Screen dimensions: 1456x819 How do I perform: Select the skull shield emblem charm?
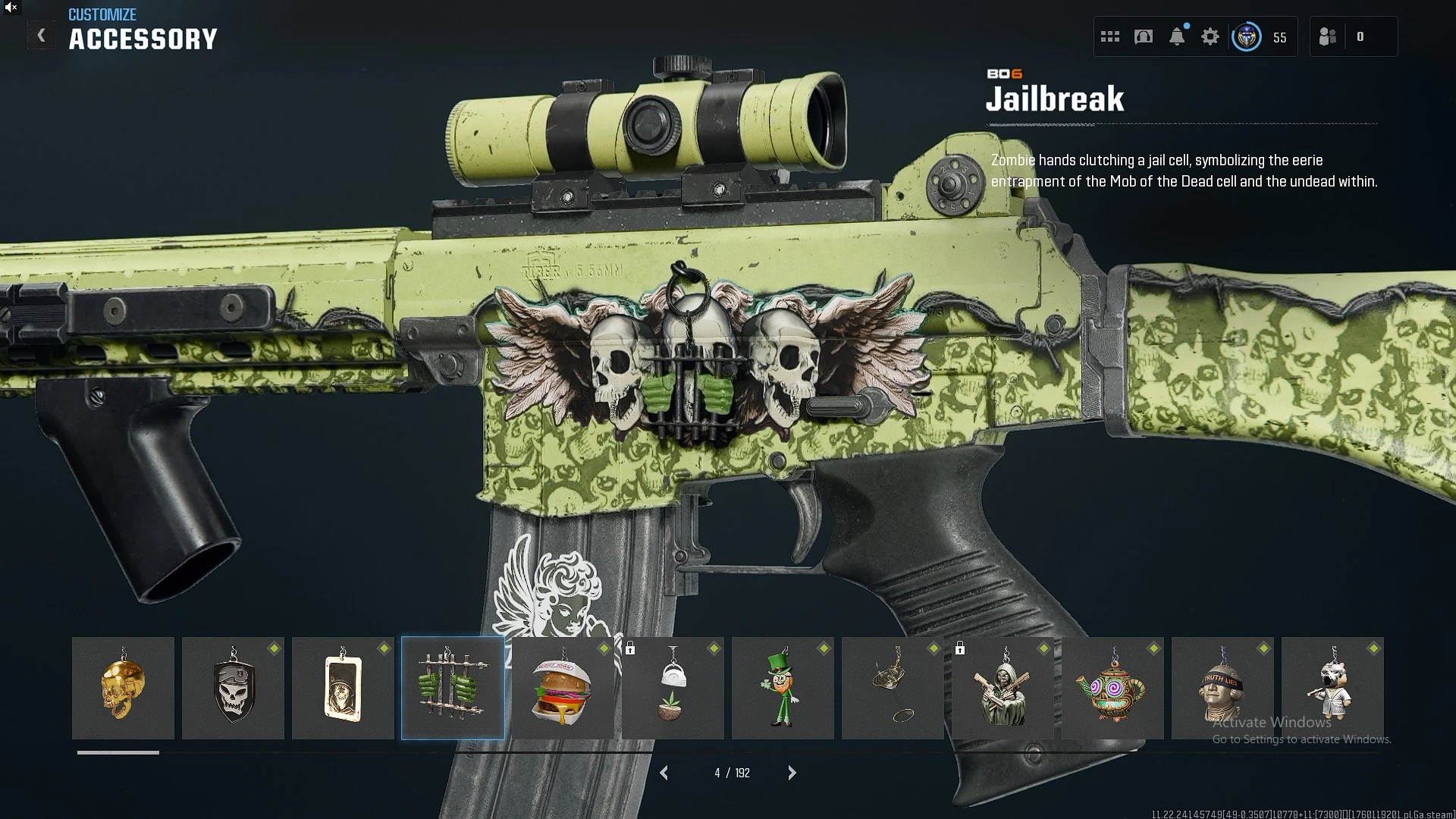(x=233, y=688)
